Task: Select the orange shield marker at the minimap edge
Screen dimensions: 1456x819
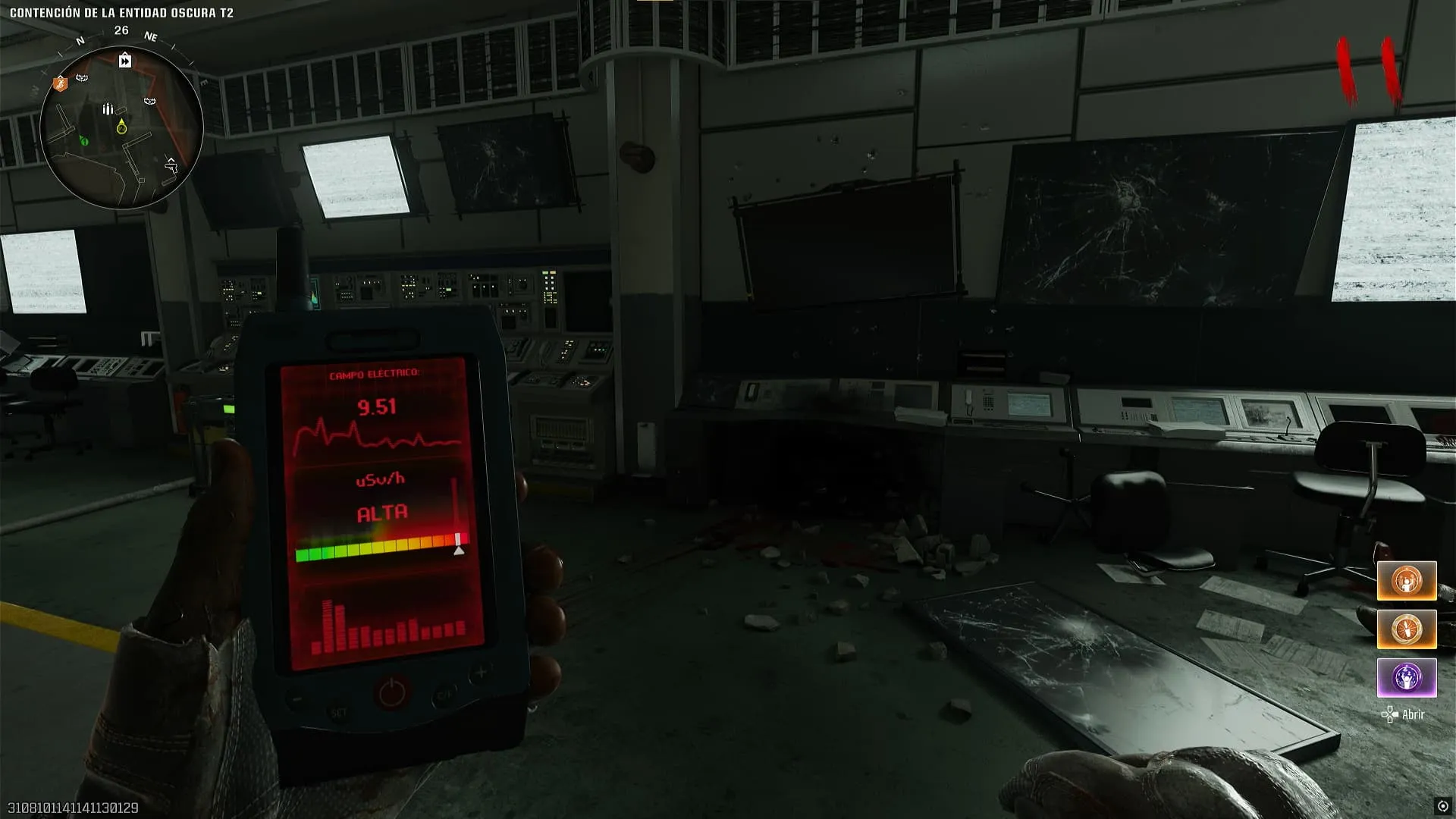Action: (x=61, y=83)
